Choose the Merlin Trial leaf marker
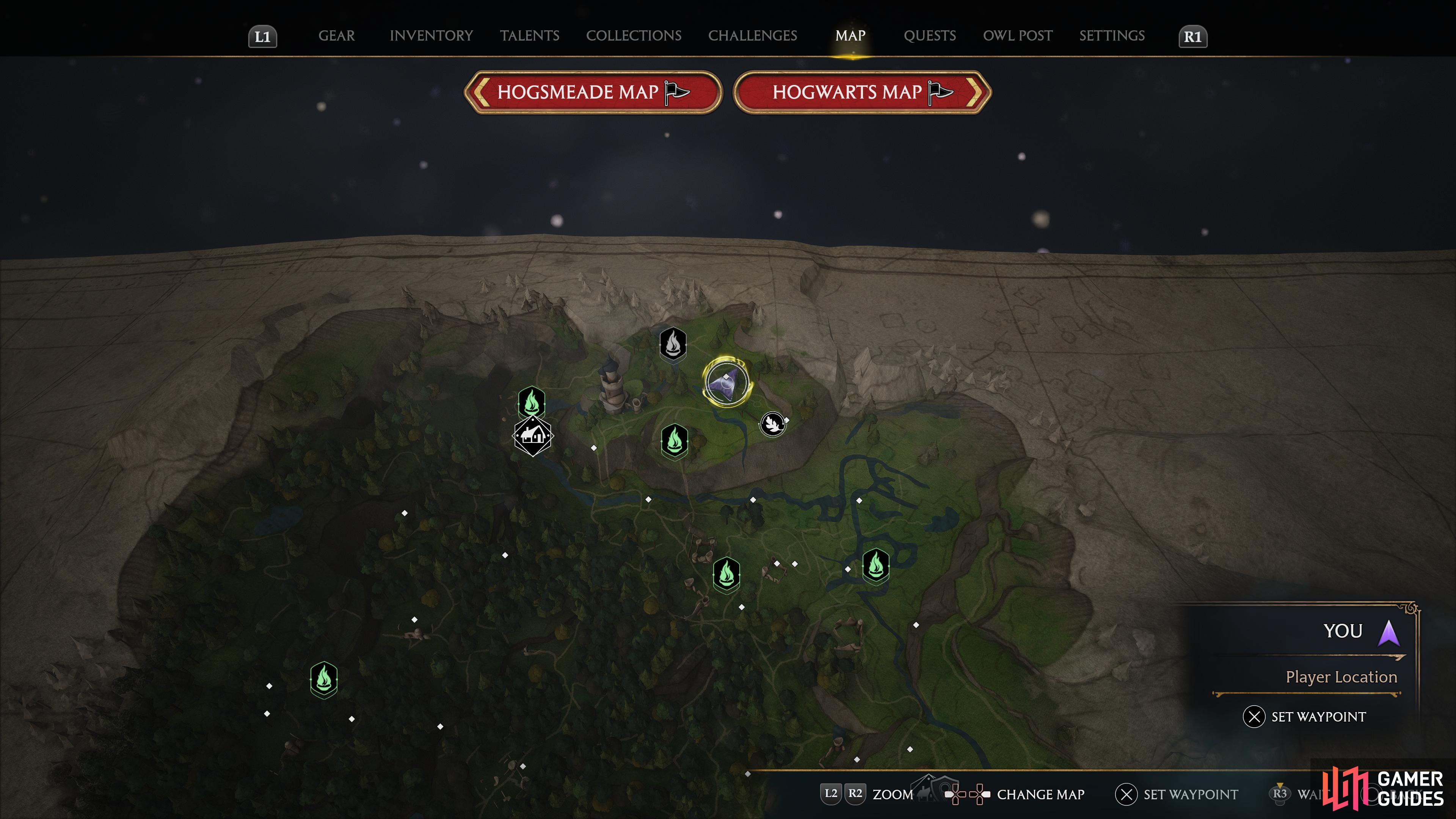 (772, 423)
